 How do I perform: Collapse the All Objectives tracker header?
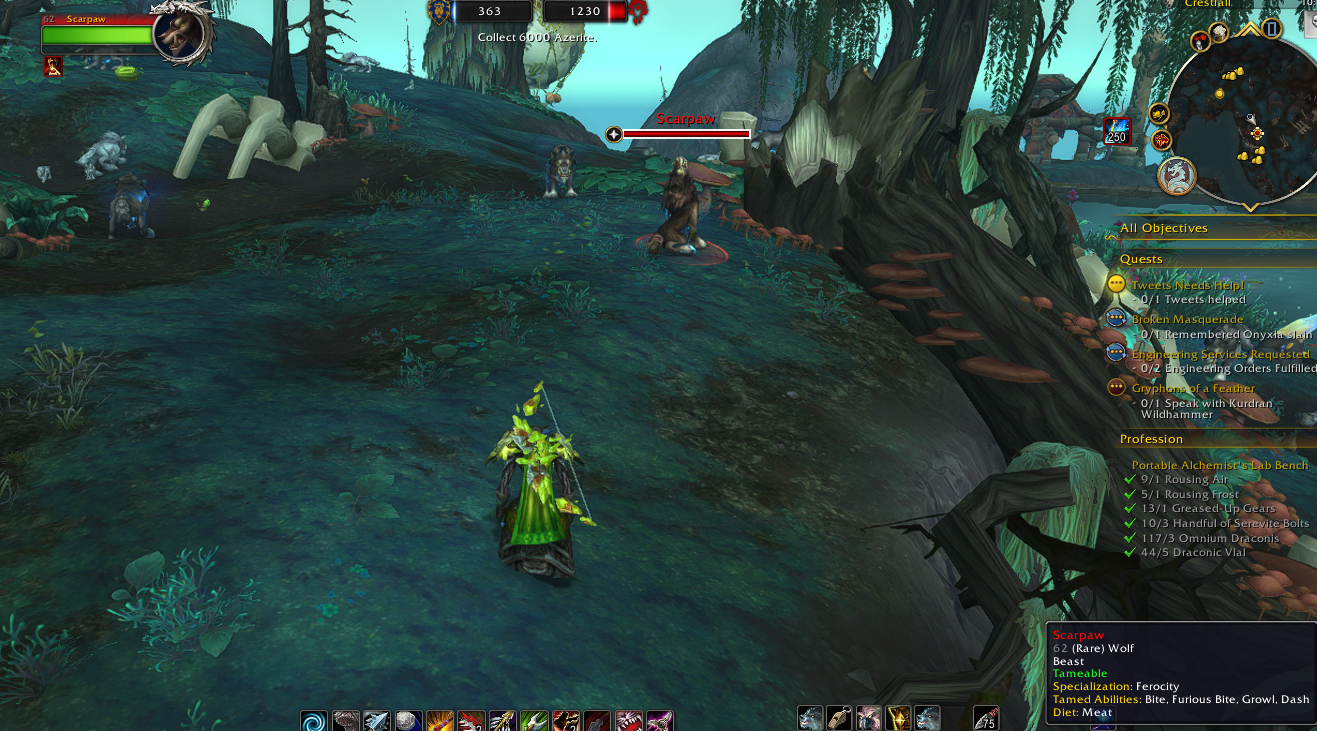coord(1163,228)
